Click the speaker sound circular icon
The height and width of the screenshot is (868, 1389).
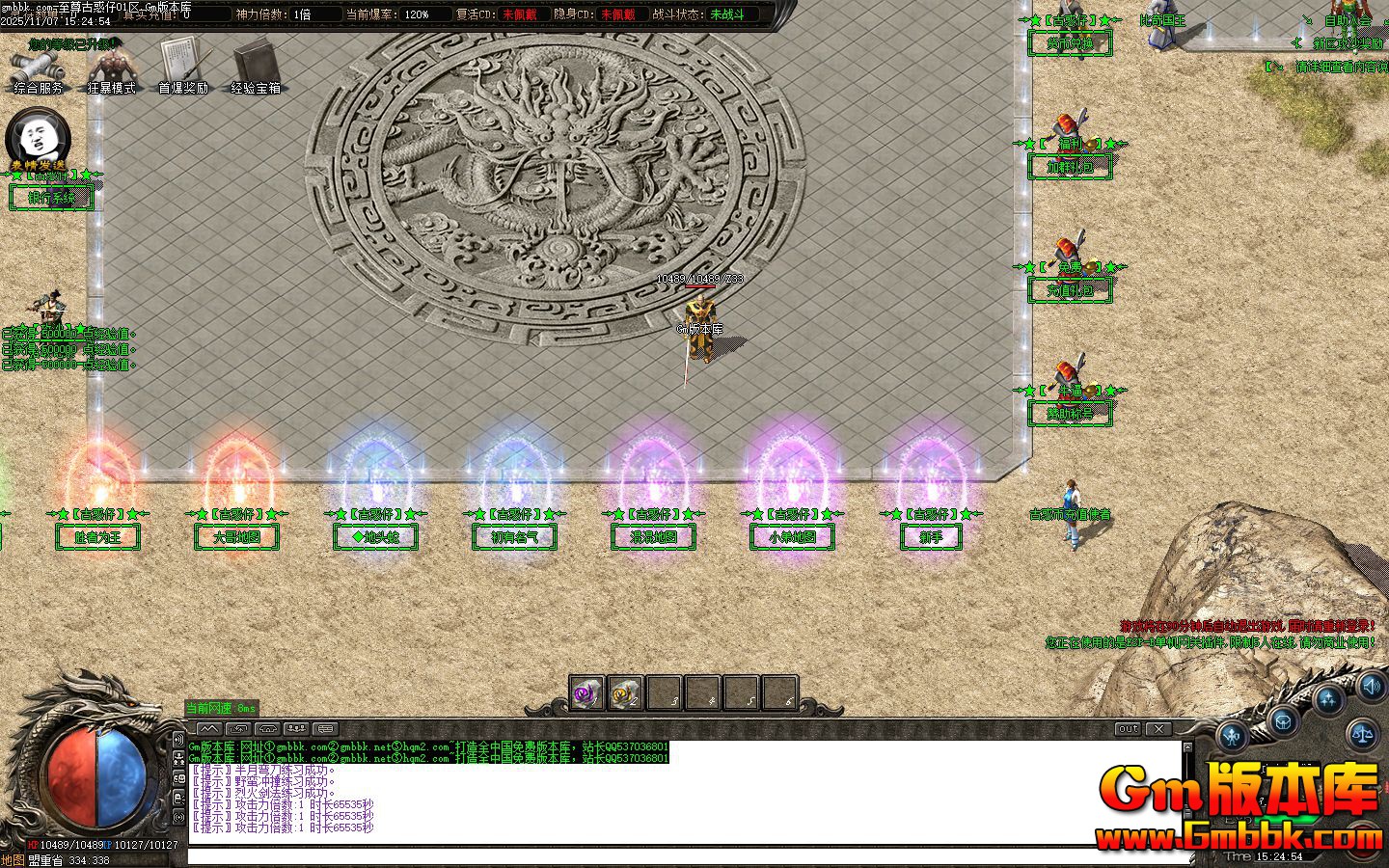pos(1371,687)
